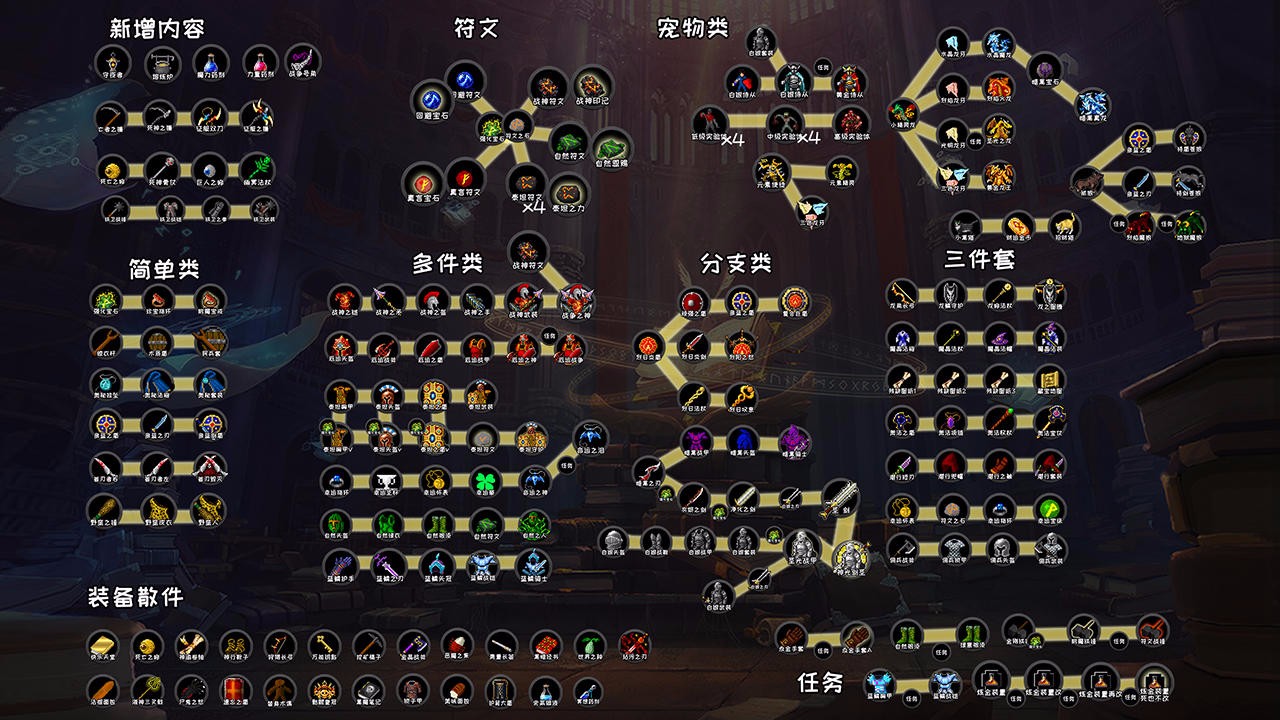
Task: Select the 泰坦之力 titan power node
Action: tap(566, 194)
